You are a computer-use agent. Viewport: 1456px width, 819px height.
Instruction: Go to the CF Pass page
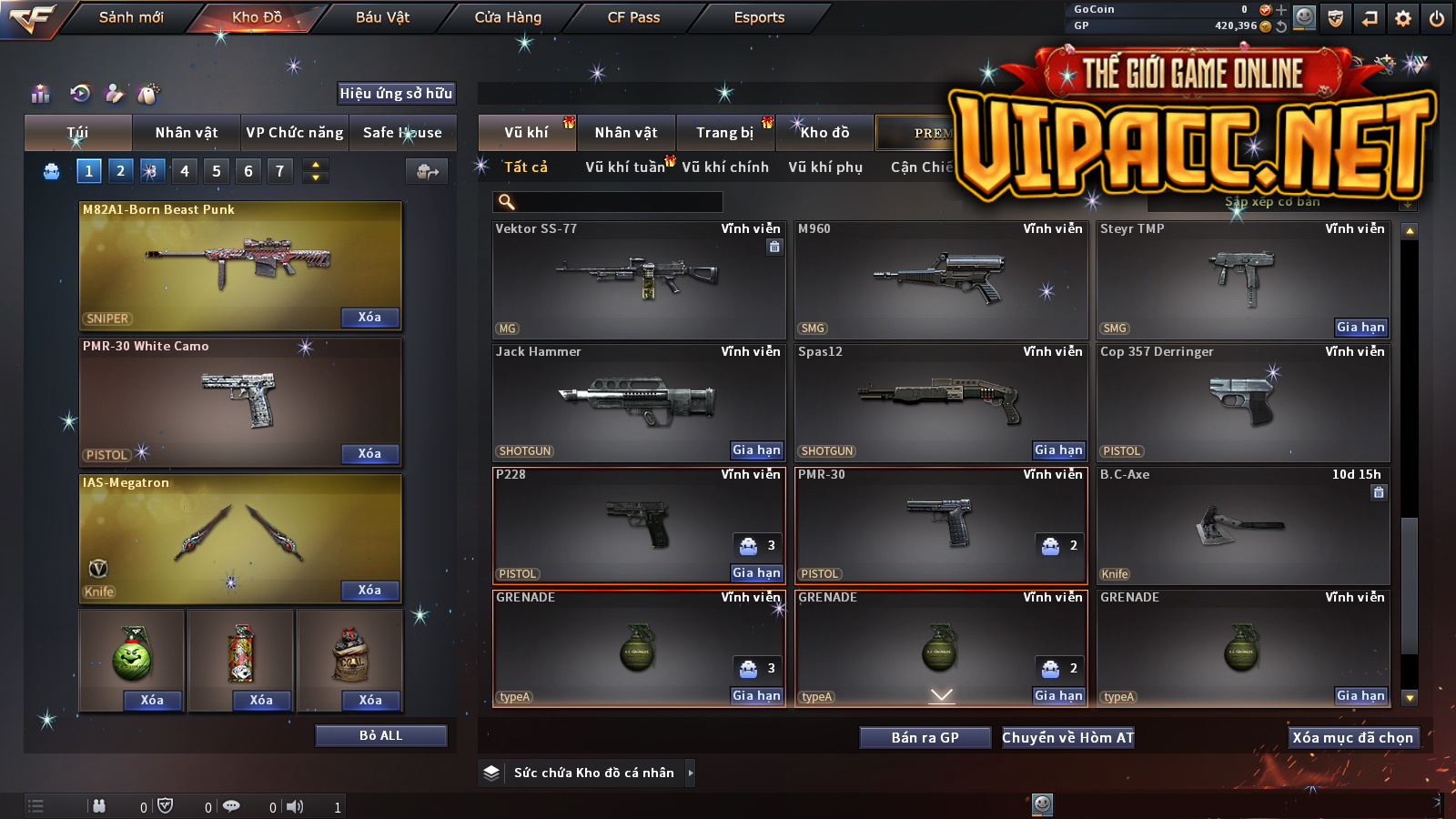[633, 17]
